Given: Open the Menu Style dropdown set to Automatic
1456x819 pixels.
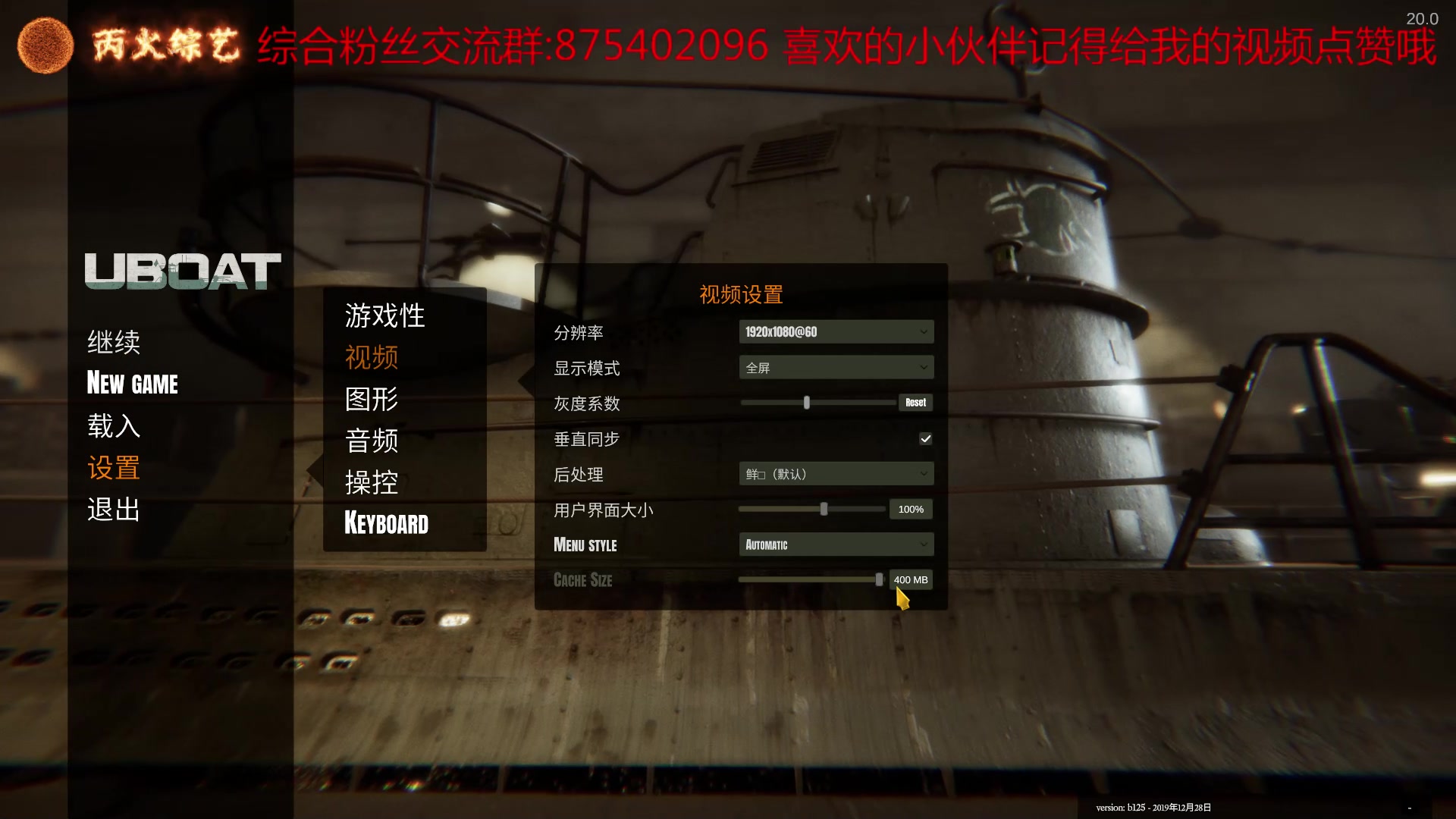Looking at the screenshot, I should point(836,544).
